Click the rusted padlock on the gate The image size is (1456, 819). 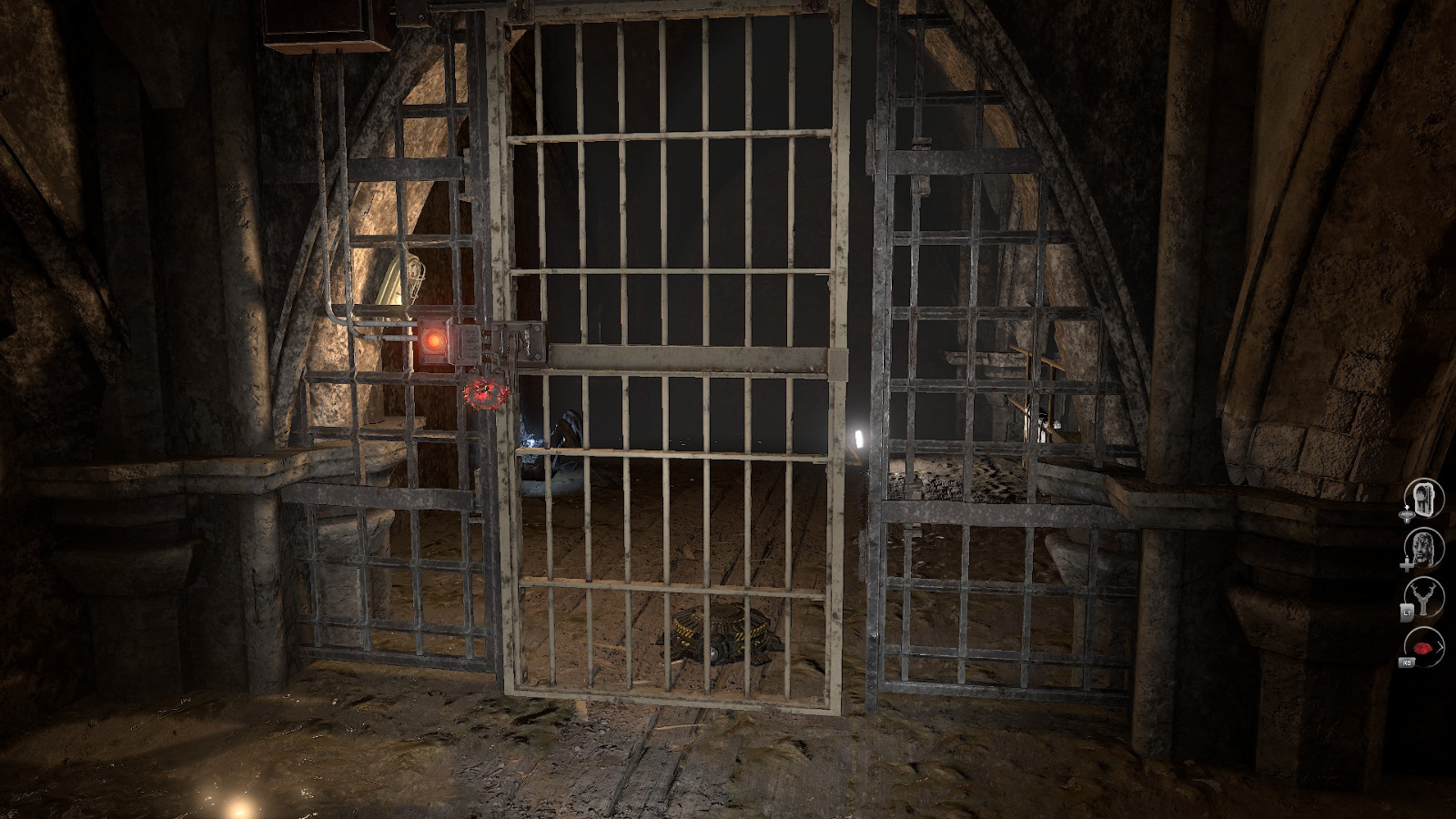pos(485,394)
